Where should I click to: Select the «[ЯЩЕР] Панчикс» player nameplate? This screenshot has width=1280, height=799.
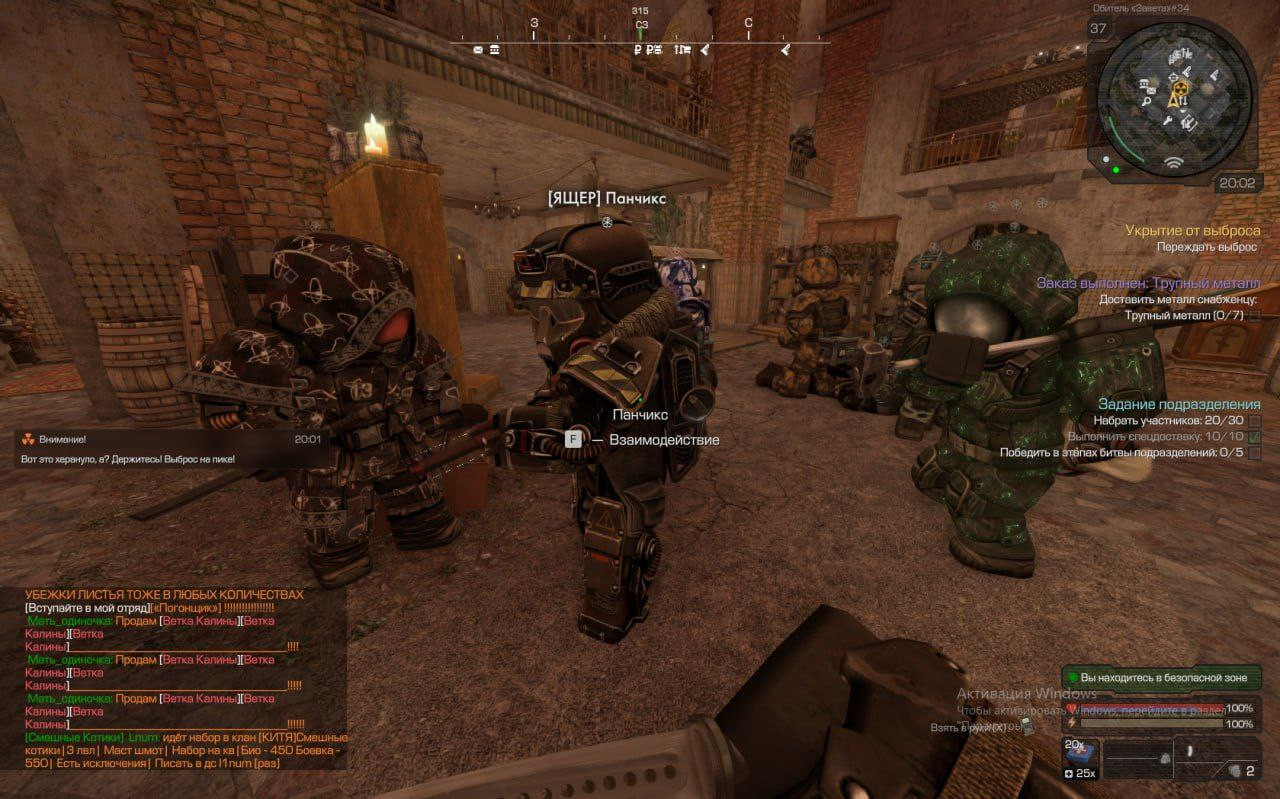pos(606,199)
